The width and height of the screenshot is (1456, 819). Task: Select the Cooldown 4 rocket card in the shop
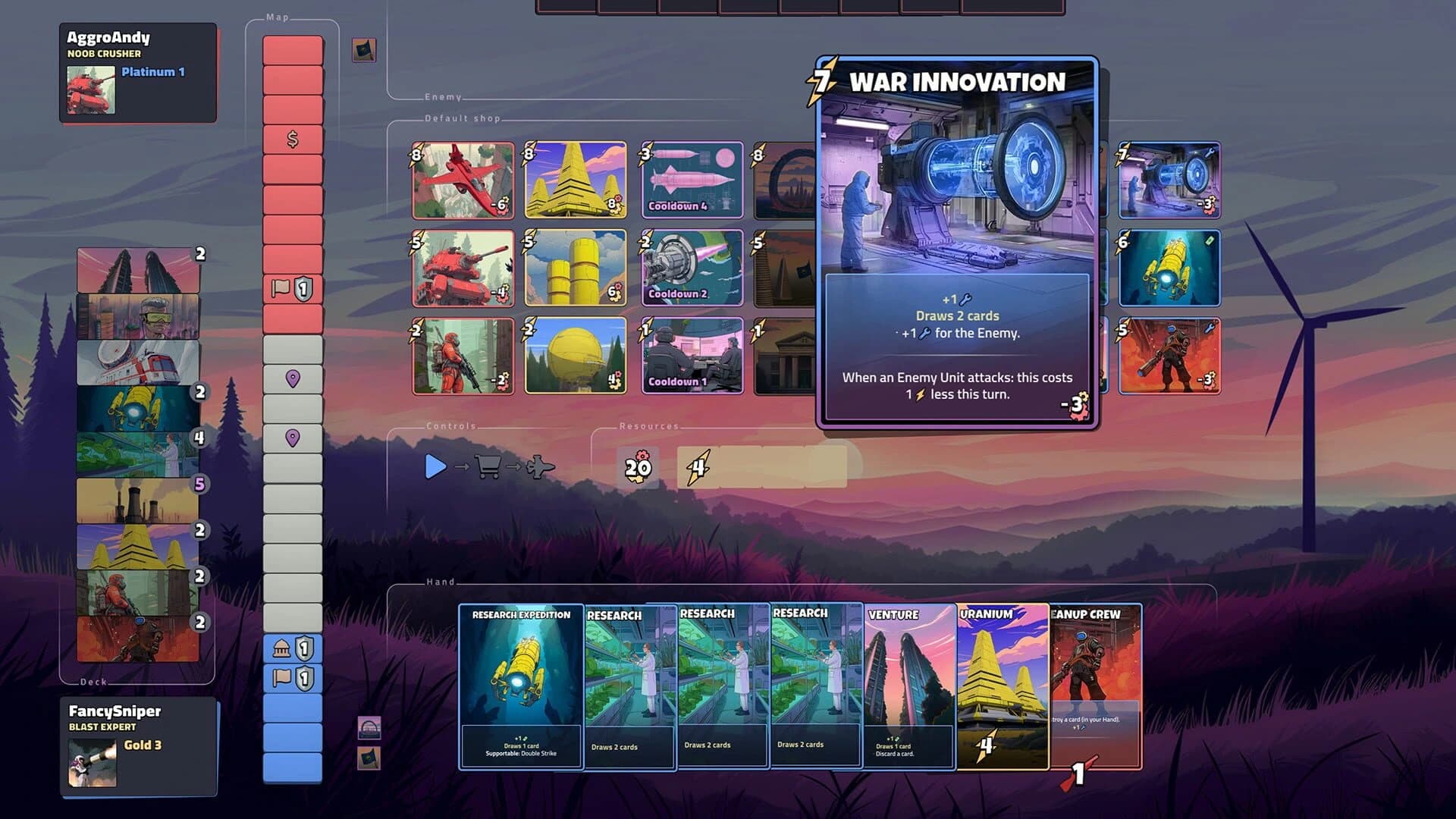point(692,180)
